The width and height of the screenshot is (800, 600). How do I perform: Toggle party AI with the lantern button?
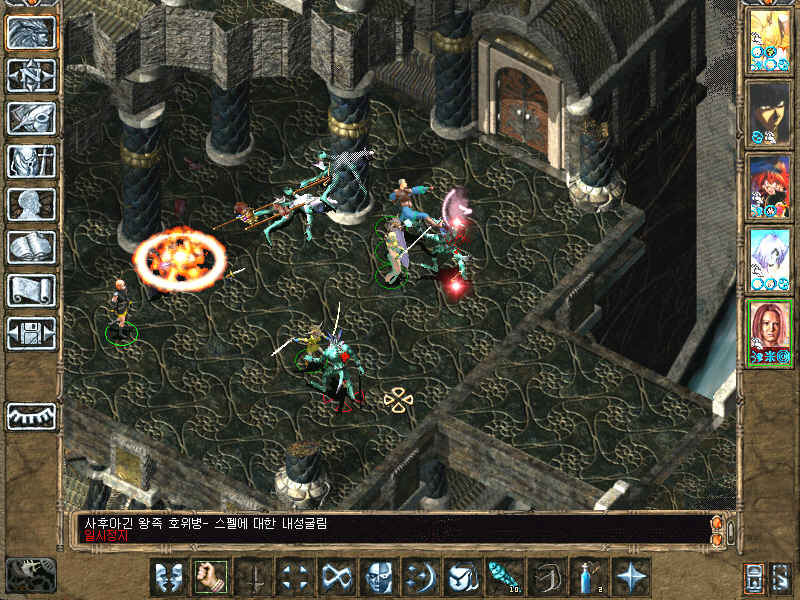pos(752,577)
